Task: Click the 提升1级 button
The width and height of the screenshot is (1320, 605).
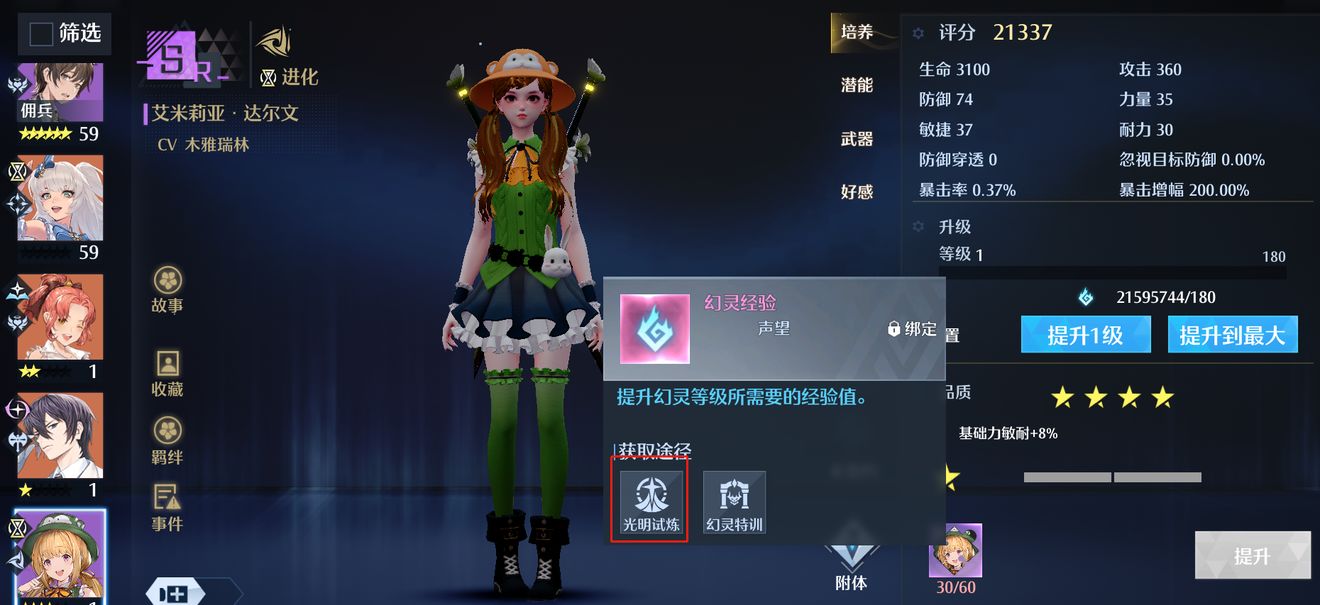Action: click(1085, 336)
